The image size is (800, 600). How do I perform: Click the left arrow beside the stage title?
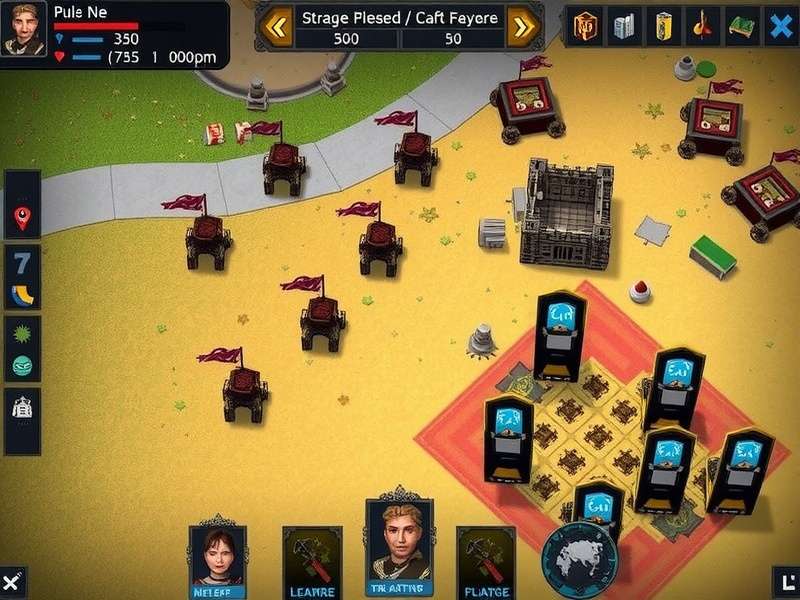click(x=277, y=27)
